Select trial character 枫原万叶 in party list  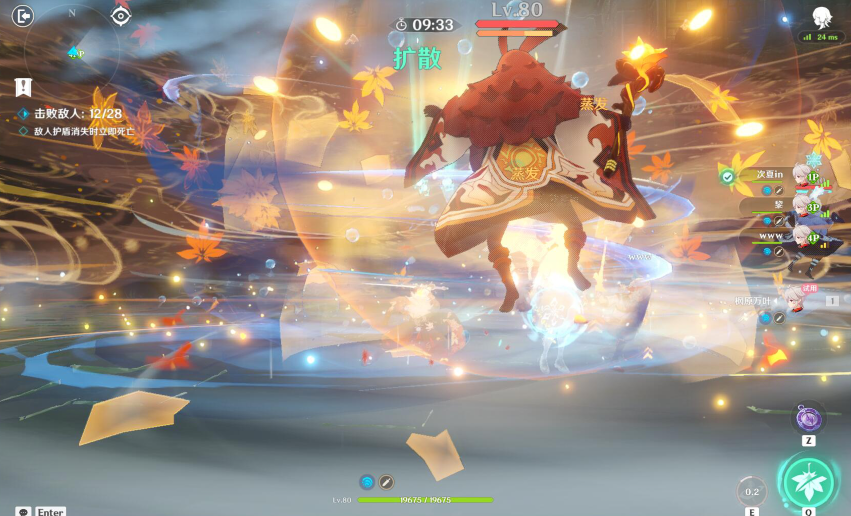click(795, 299)
